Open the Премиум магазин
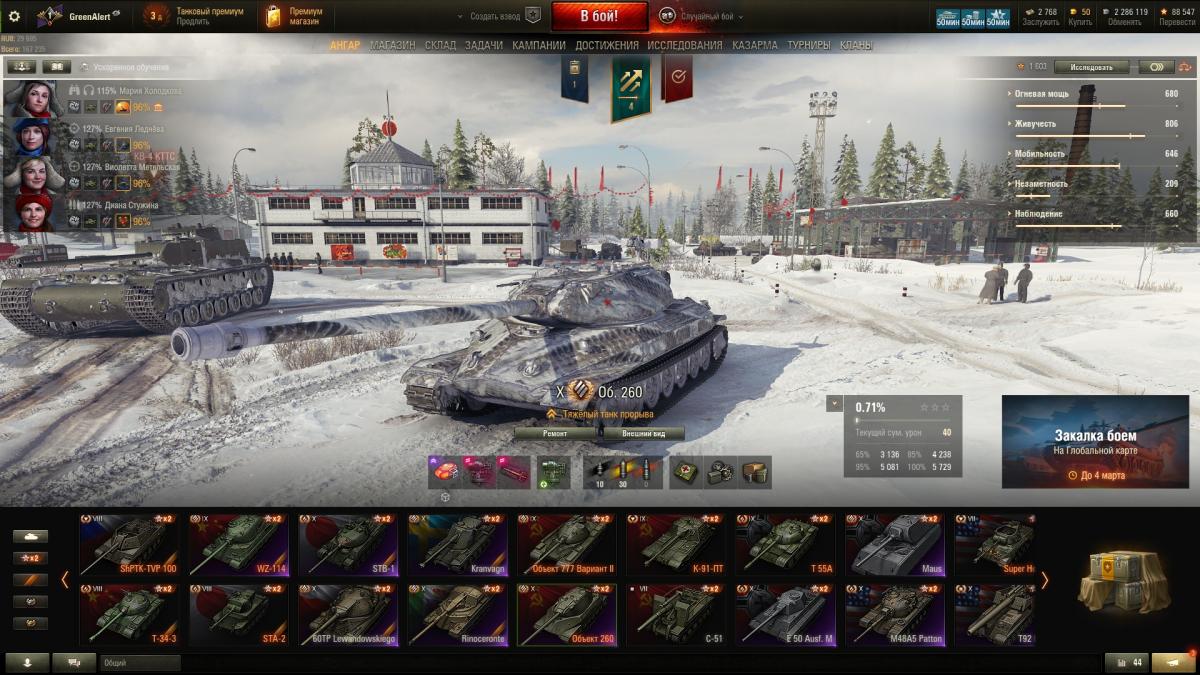1200x675 pixels. tap(294, 16)
